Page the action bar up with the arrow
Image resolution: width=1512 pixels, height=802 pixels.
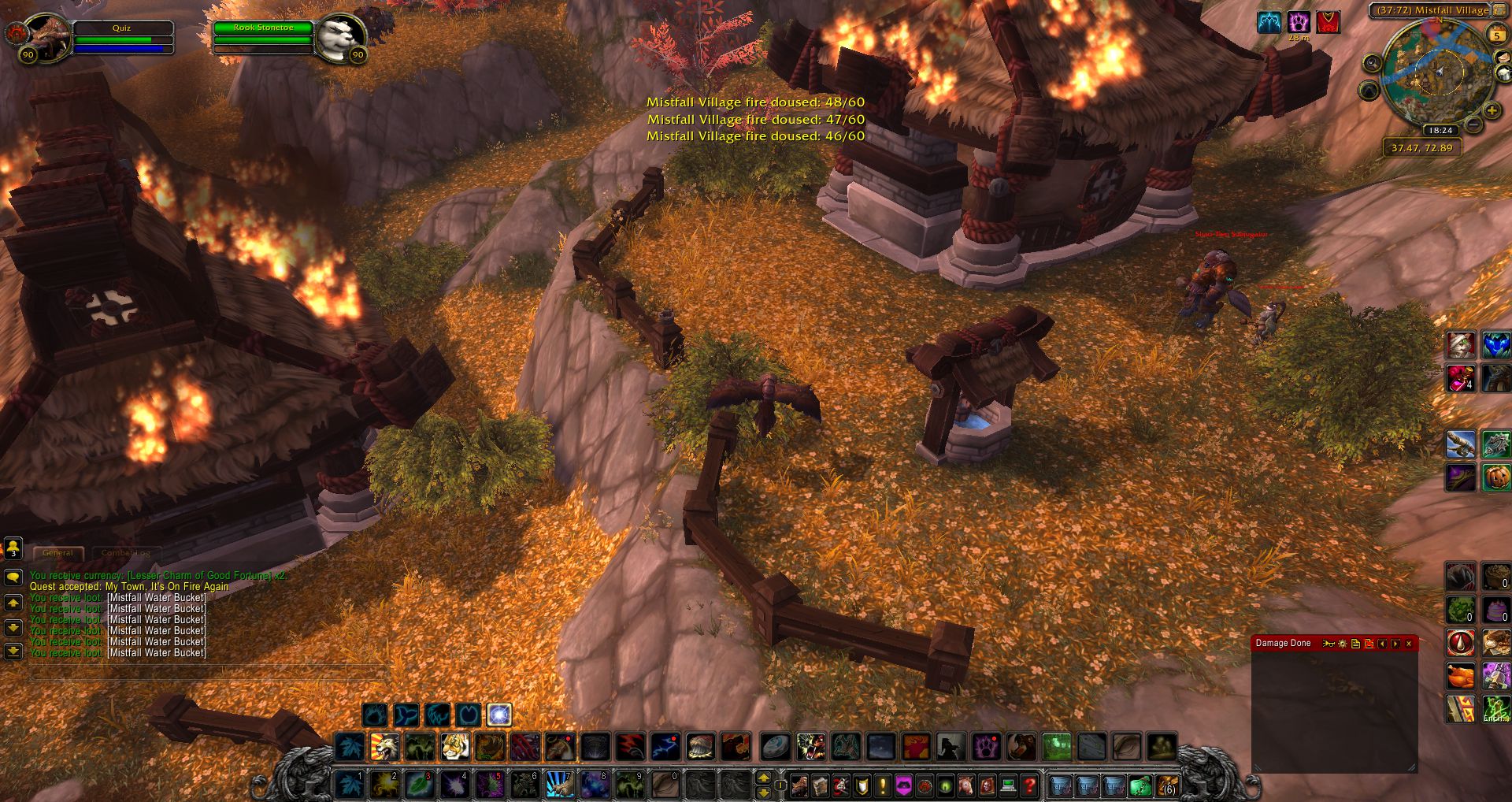[763, 778]
